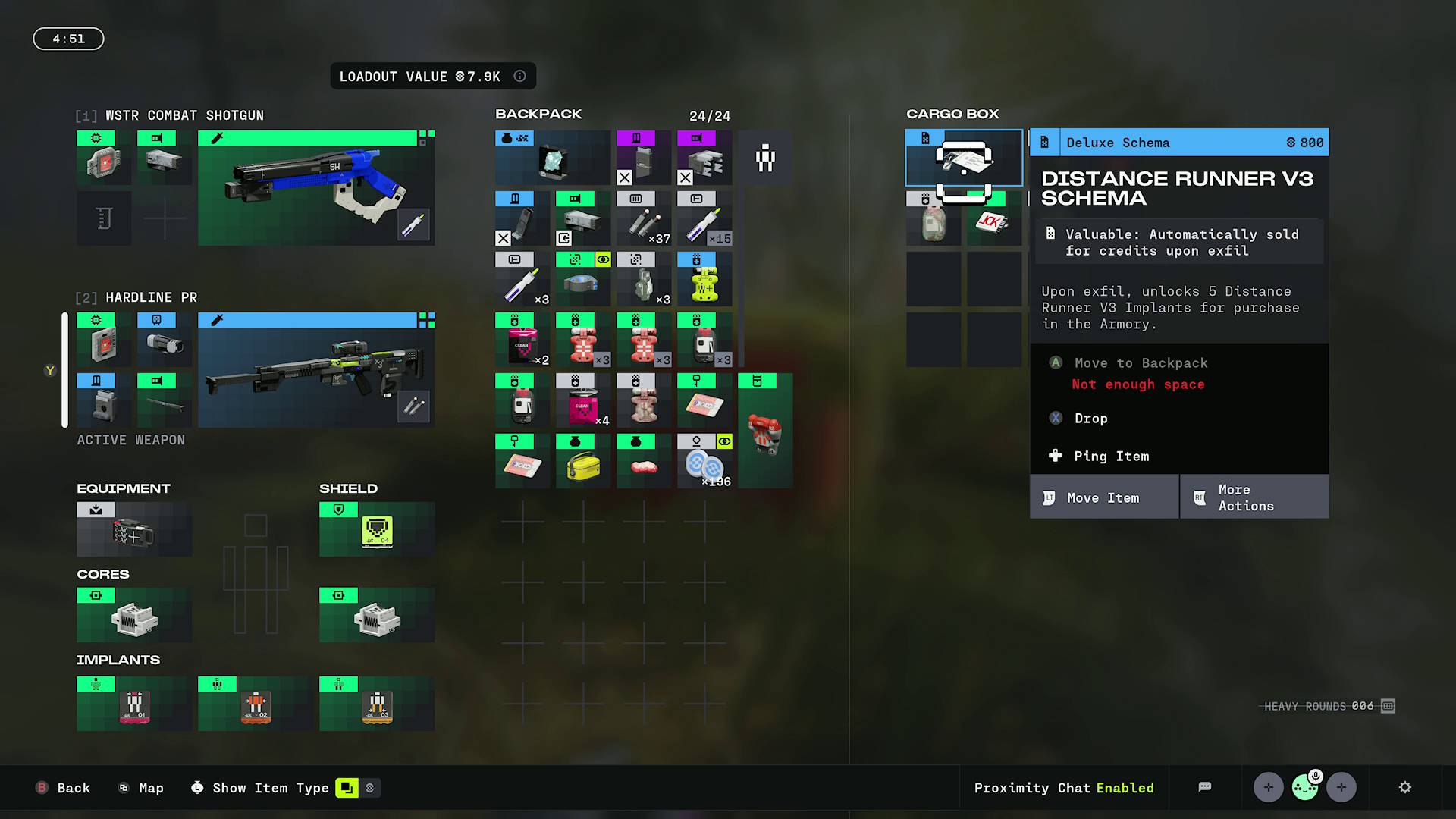Select Ping Item from the context menu
The height and width of the screenshot is (819, 1456).
(1111, 456)
